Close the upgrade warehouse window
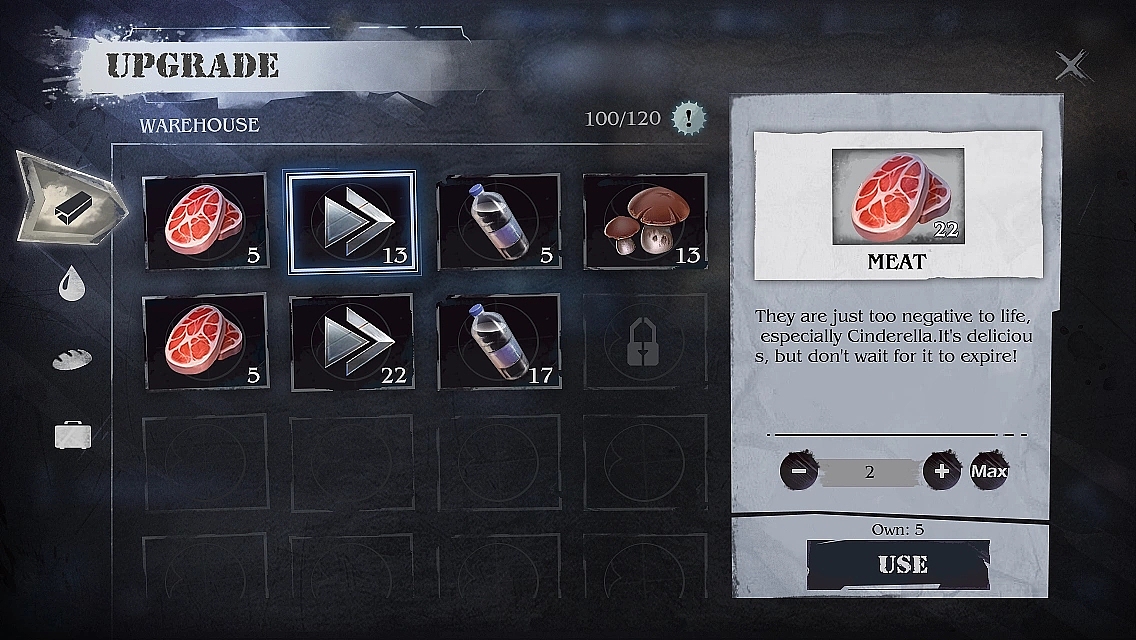Screen dimensions: 1136x640 pyautogui.click(x=1071, y=67)
